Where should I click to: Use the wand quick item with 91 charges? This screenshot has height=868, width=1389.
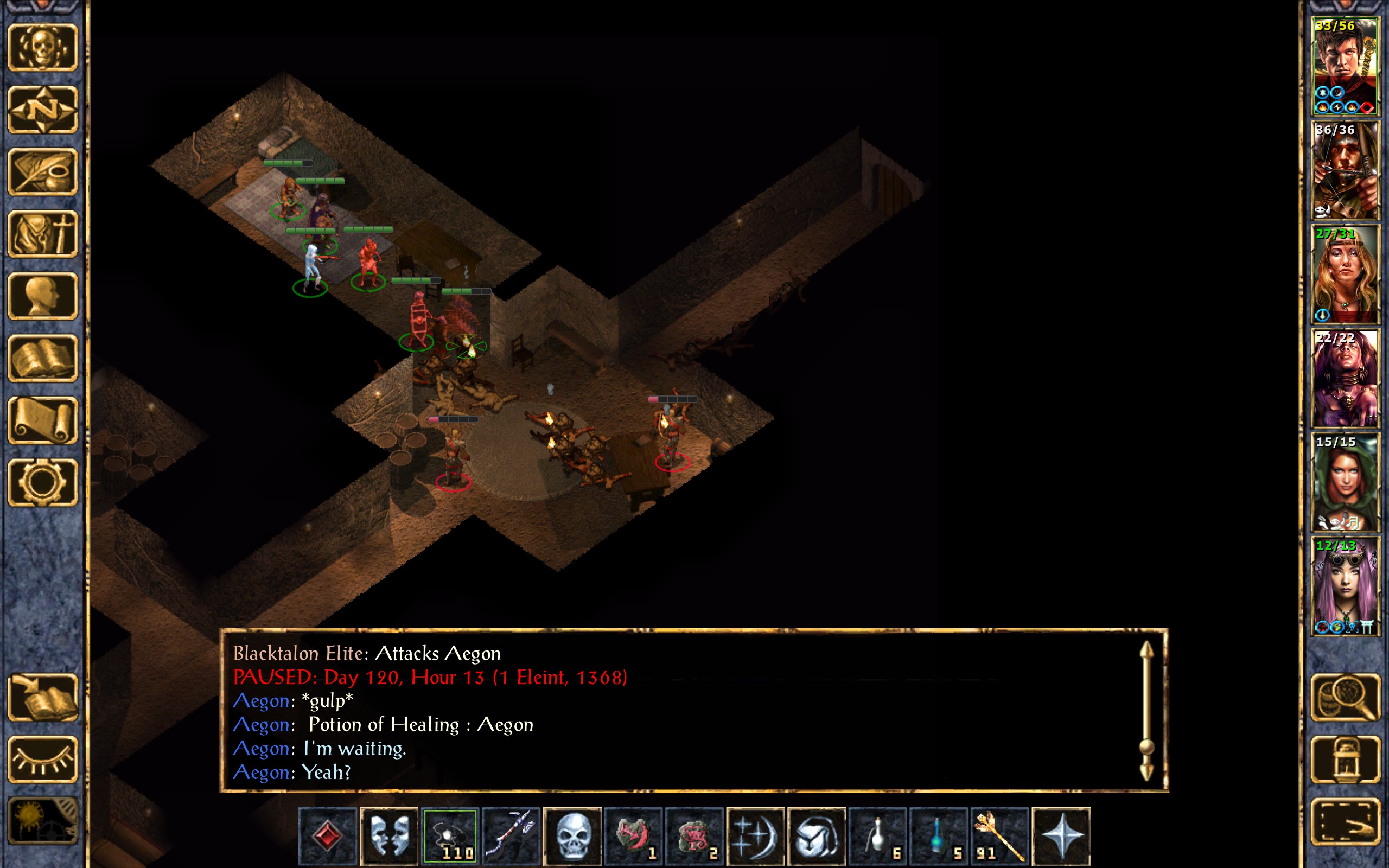coord(999,835)
